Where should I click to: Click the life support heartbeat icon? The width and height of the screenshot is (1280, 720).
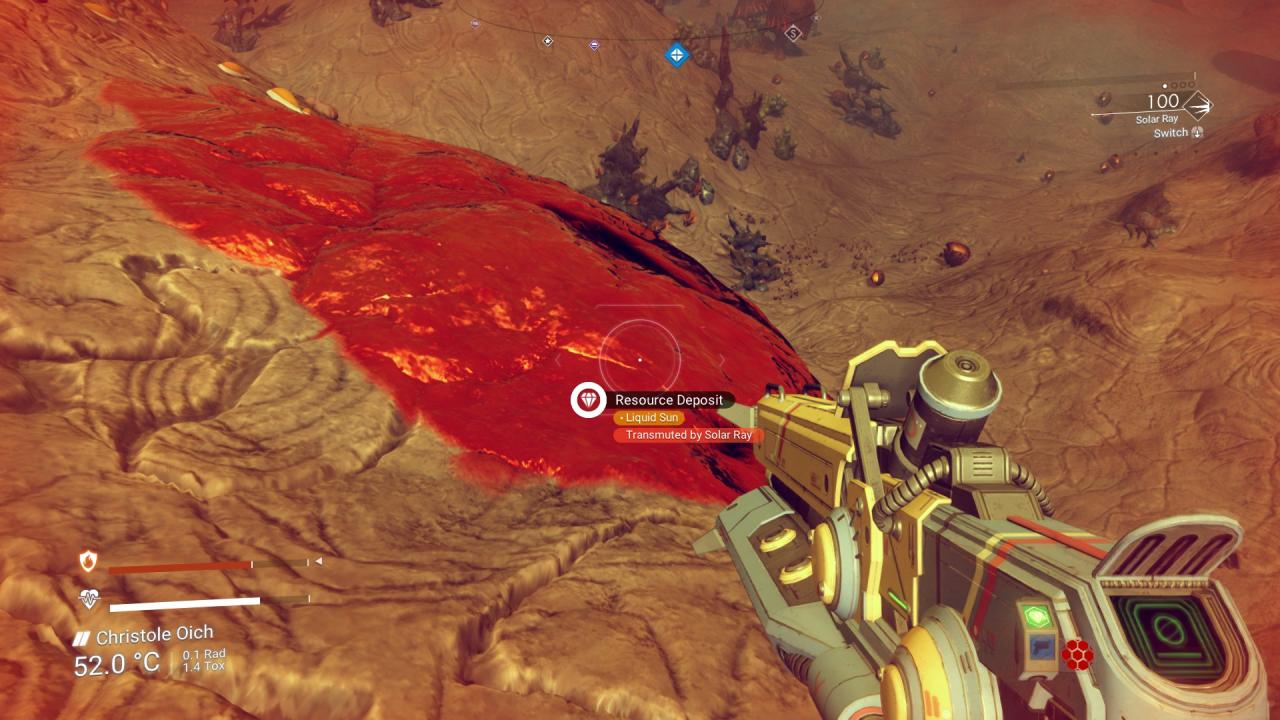89,599
